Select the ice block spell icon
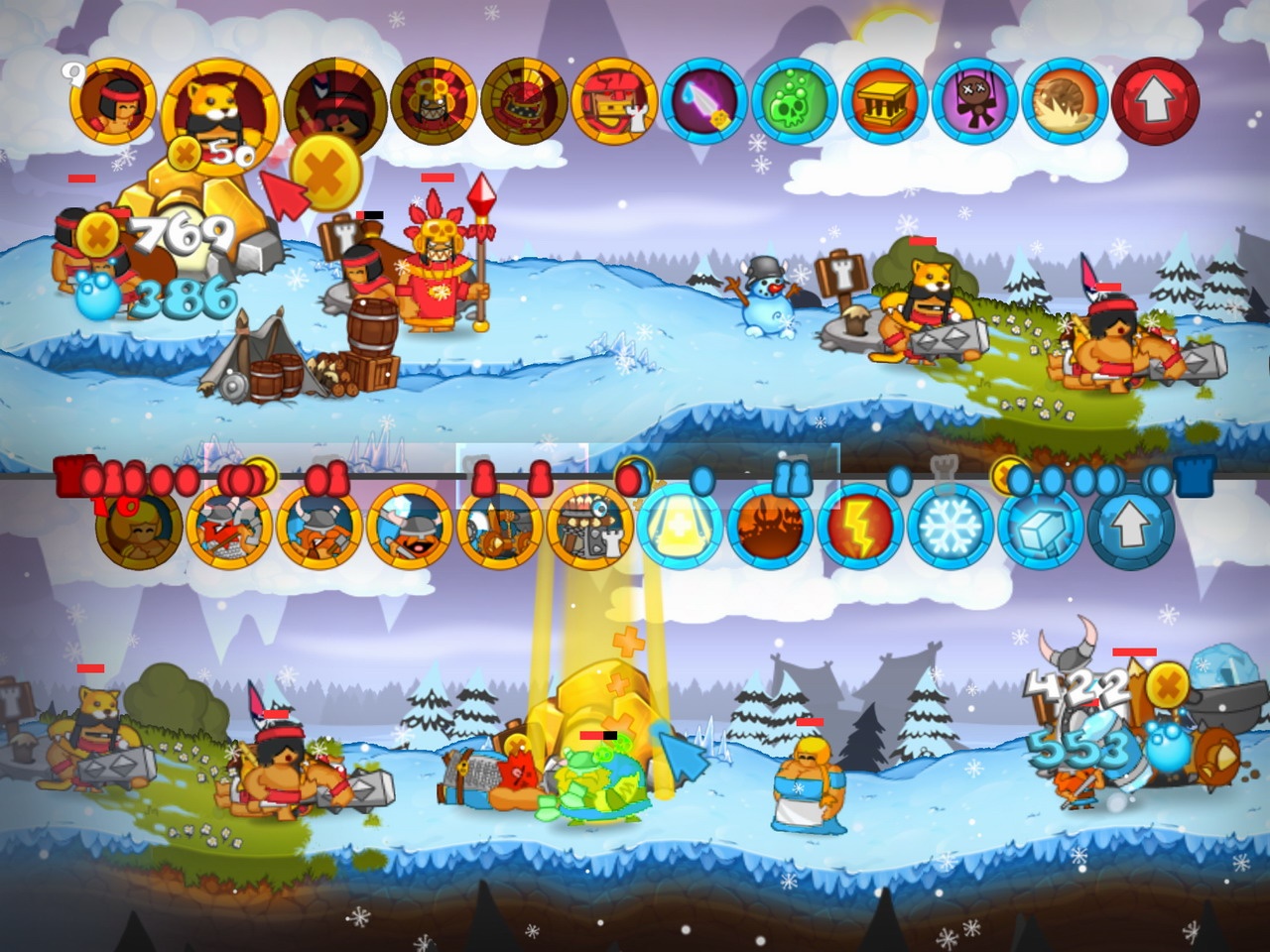The height and width of the screenshot is (952, 1270). 1043,533
